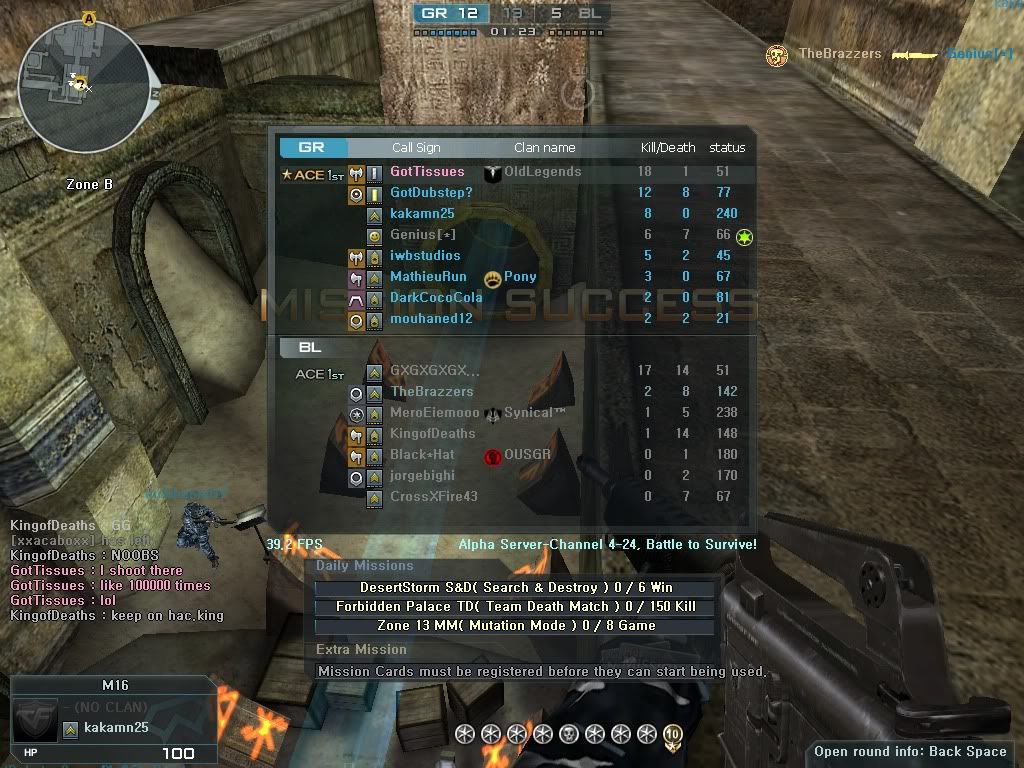Select KingofDeaths scoreboard row
This screenshot has height=768, width=1024.
(x=433, y=434)
